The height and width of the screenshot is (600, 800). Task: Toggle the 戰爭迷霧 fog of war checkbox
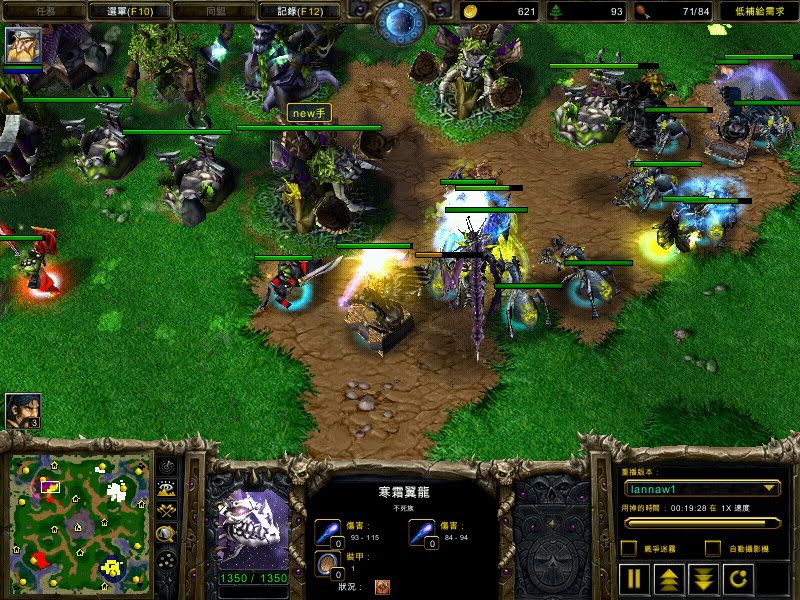(629, 548)
